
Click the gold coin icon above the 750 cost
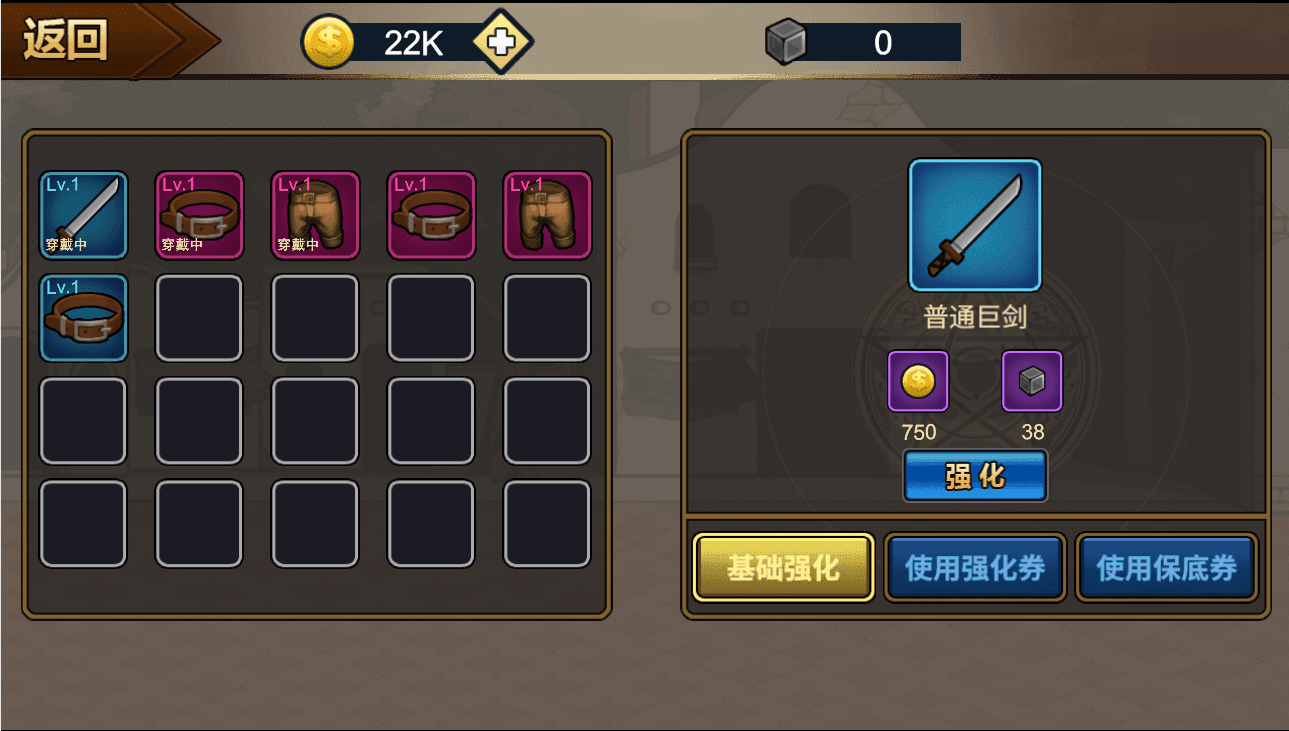[917, 381]
